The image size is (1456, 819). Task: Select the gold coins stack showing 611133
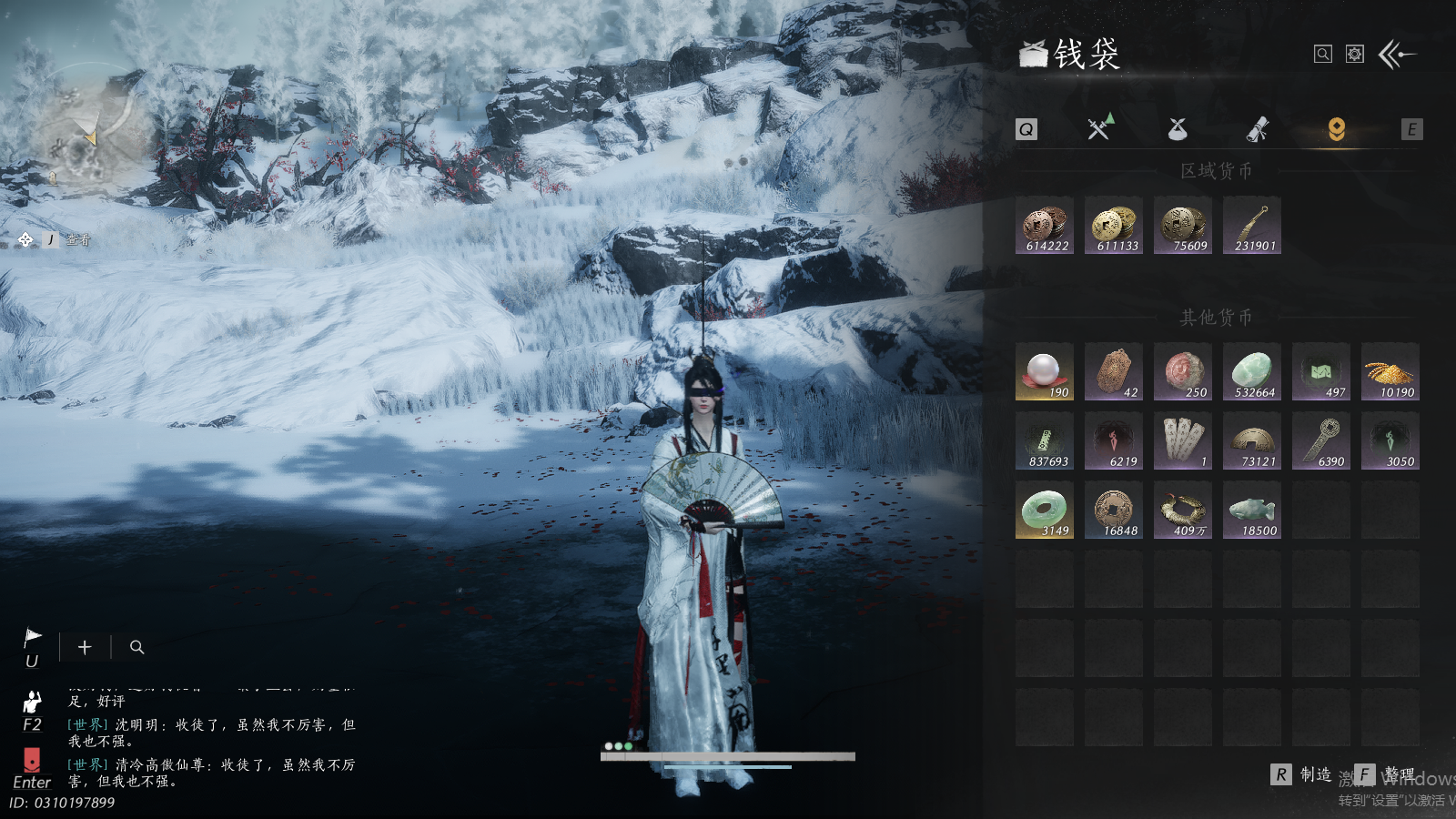click(1114, 226)
